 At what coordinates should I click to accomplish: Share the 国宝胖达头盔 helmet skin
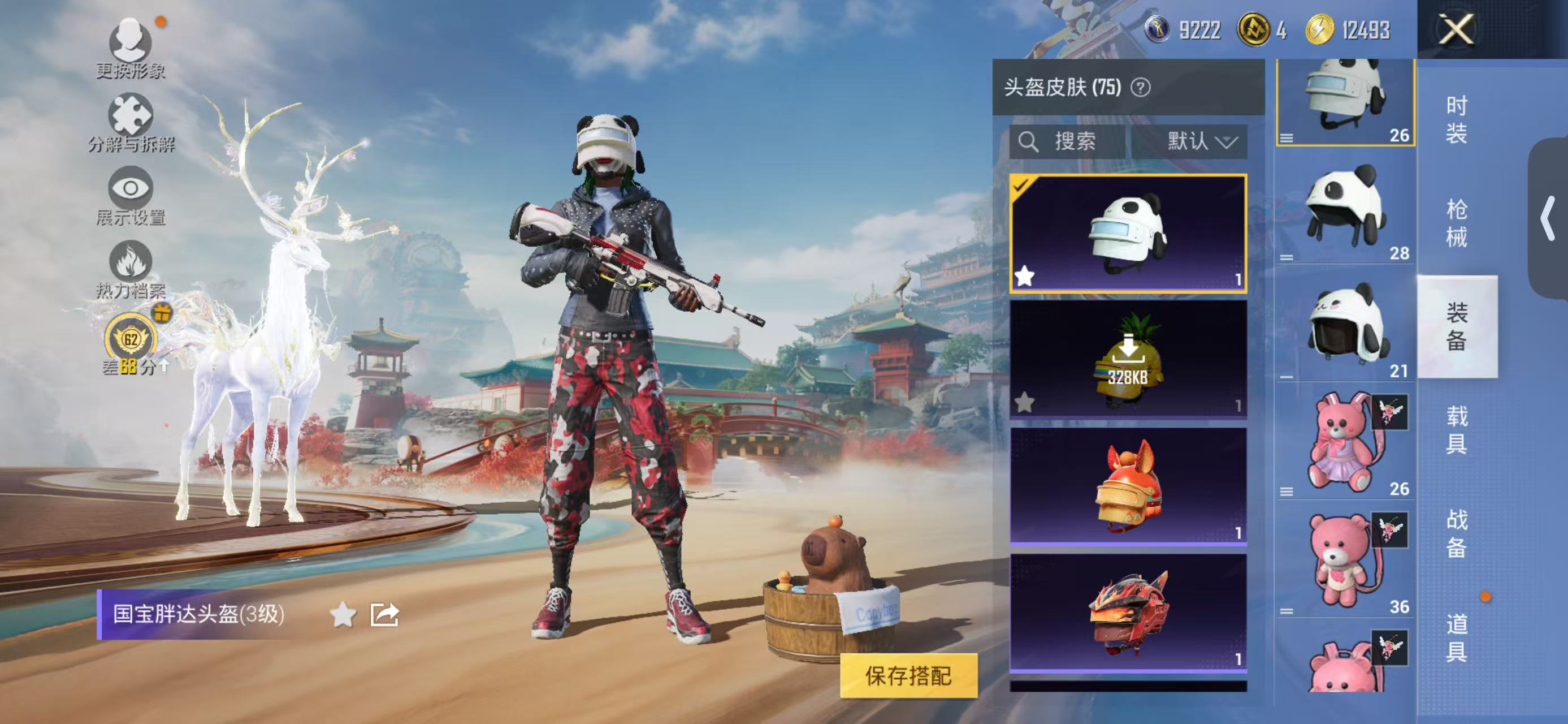(385, 615)
